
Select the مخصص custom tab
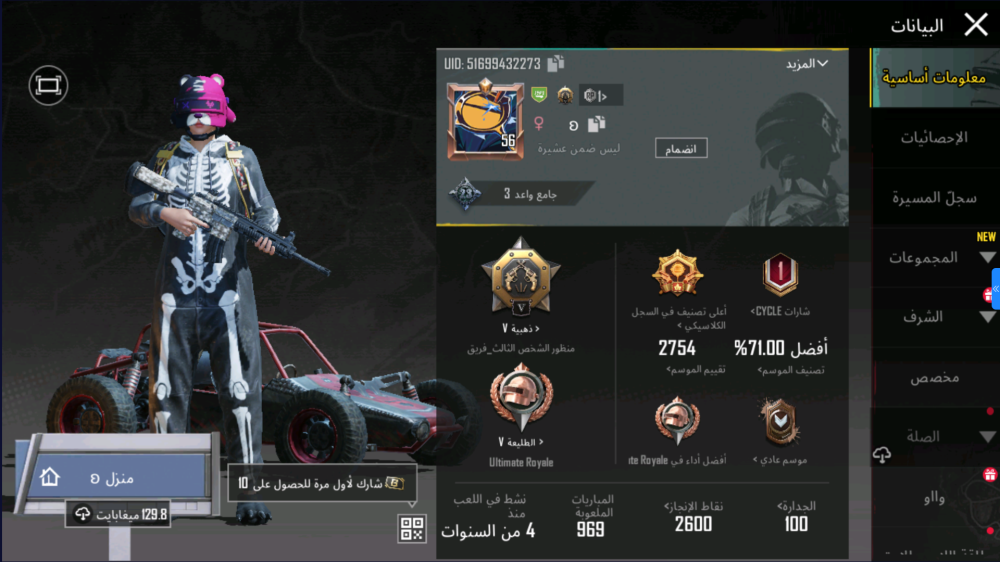(x=934, y=378)
